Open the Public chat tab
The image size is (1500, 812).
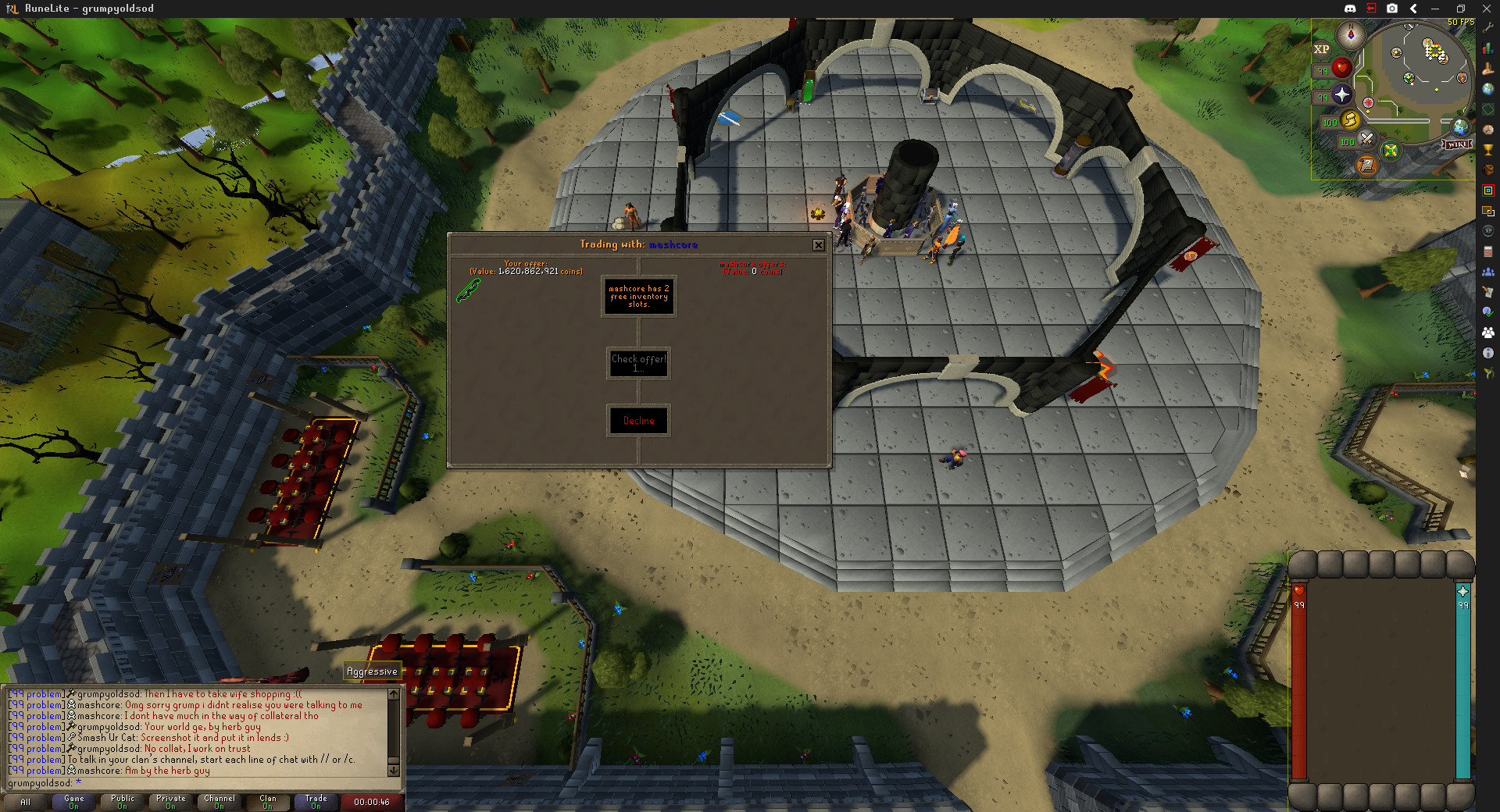pyautogui.click(x=123, y=802)
